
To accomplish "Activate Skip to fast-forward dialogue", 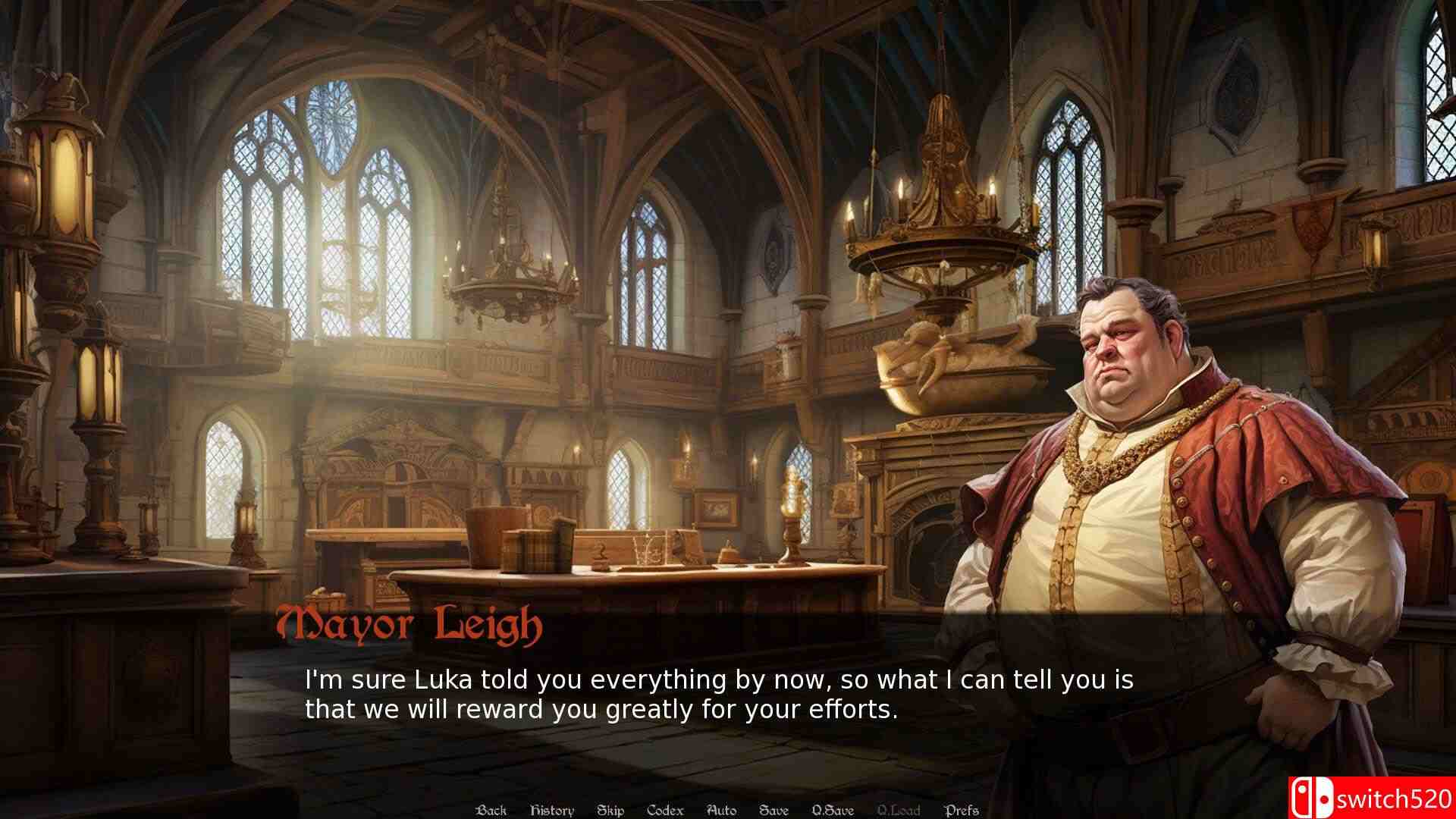I will point(610,810).
